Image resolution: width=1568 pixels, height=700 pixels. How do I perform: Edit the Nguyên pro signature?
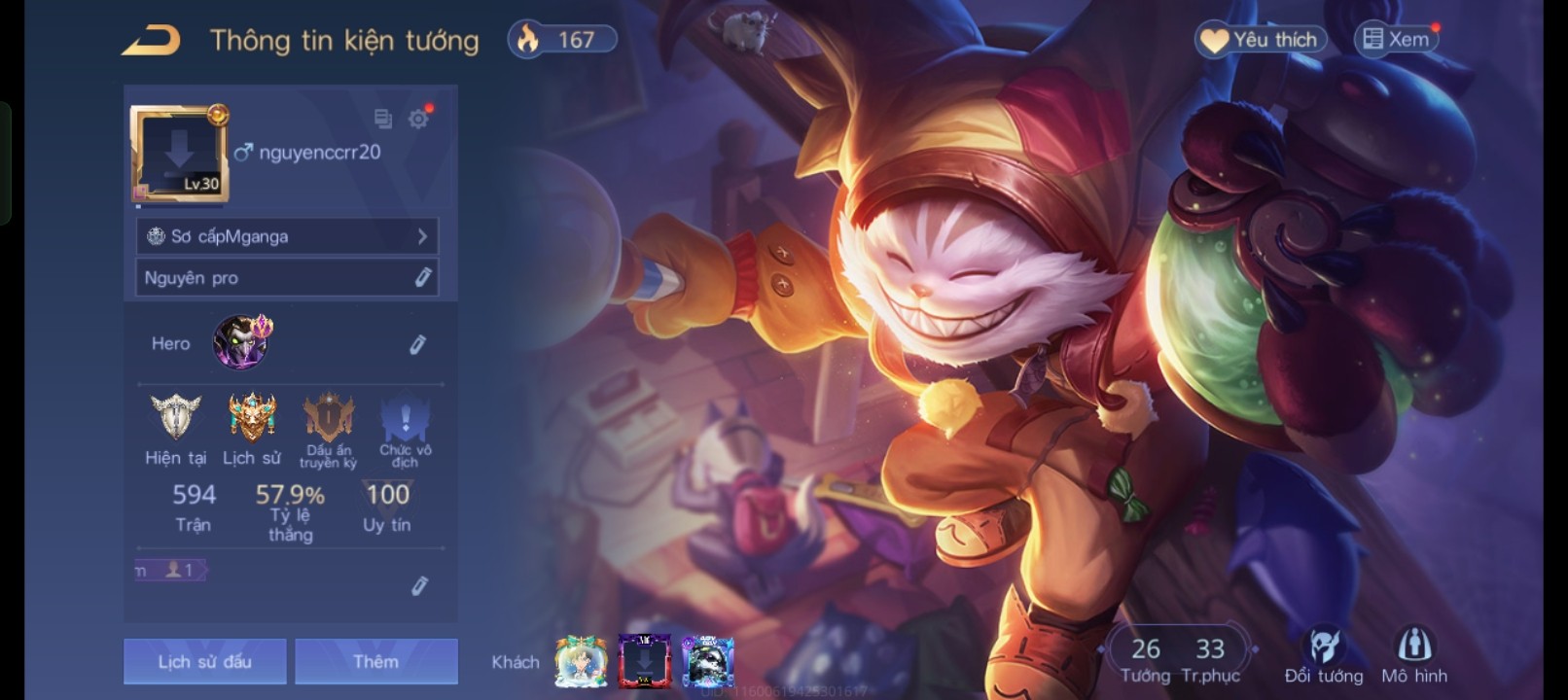click(422, 278)
